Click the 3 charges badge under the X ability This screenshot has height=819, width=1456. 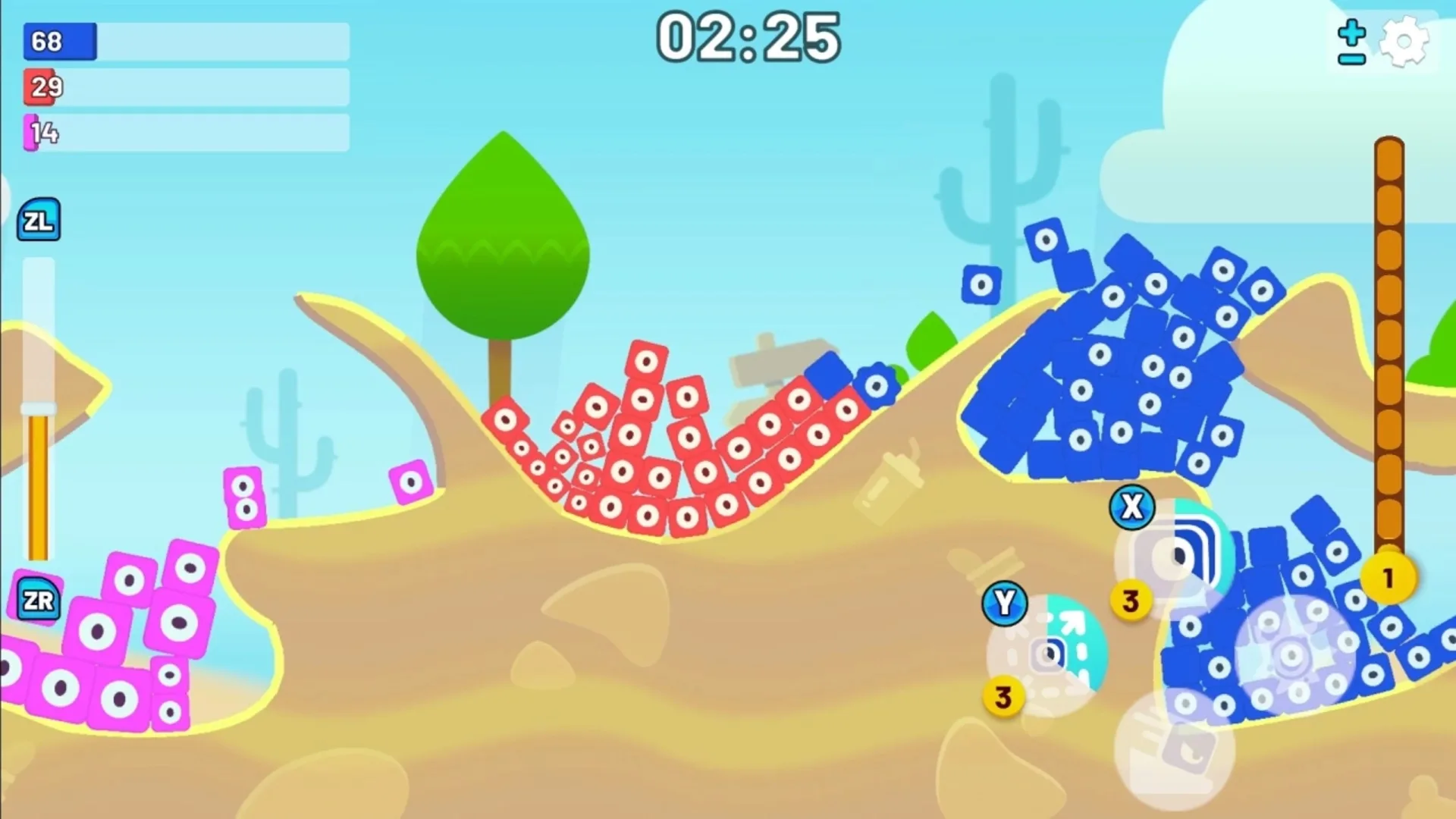tap(1131, 601)
